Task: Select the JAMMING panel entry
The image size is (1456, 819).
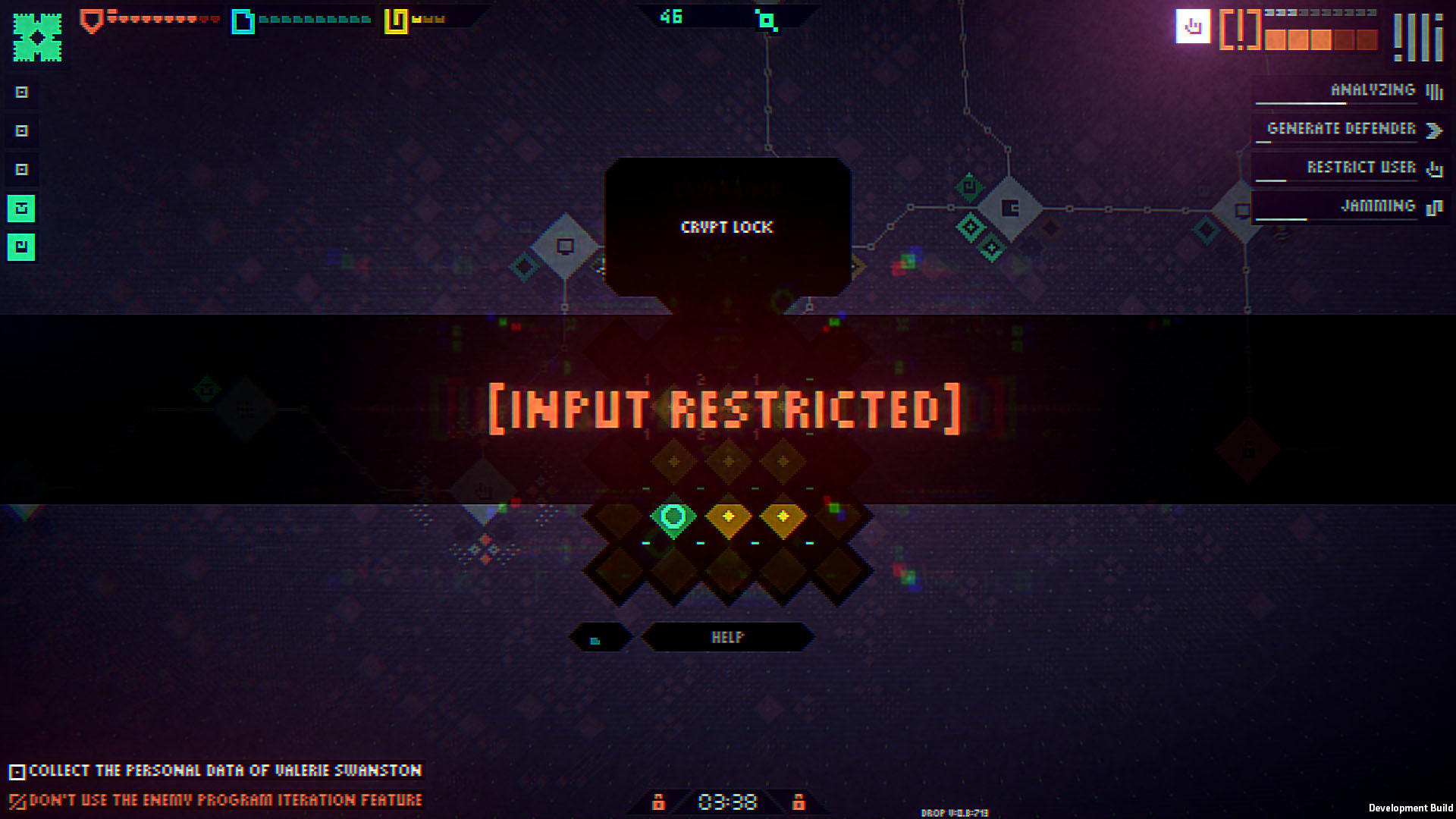Action: point(1376,206)
